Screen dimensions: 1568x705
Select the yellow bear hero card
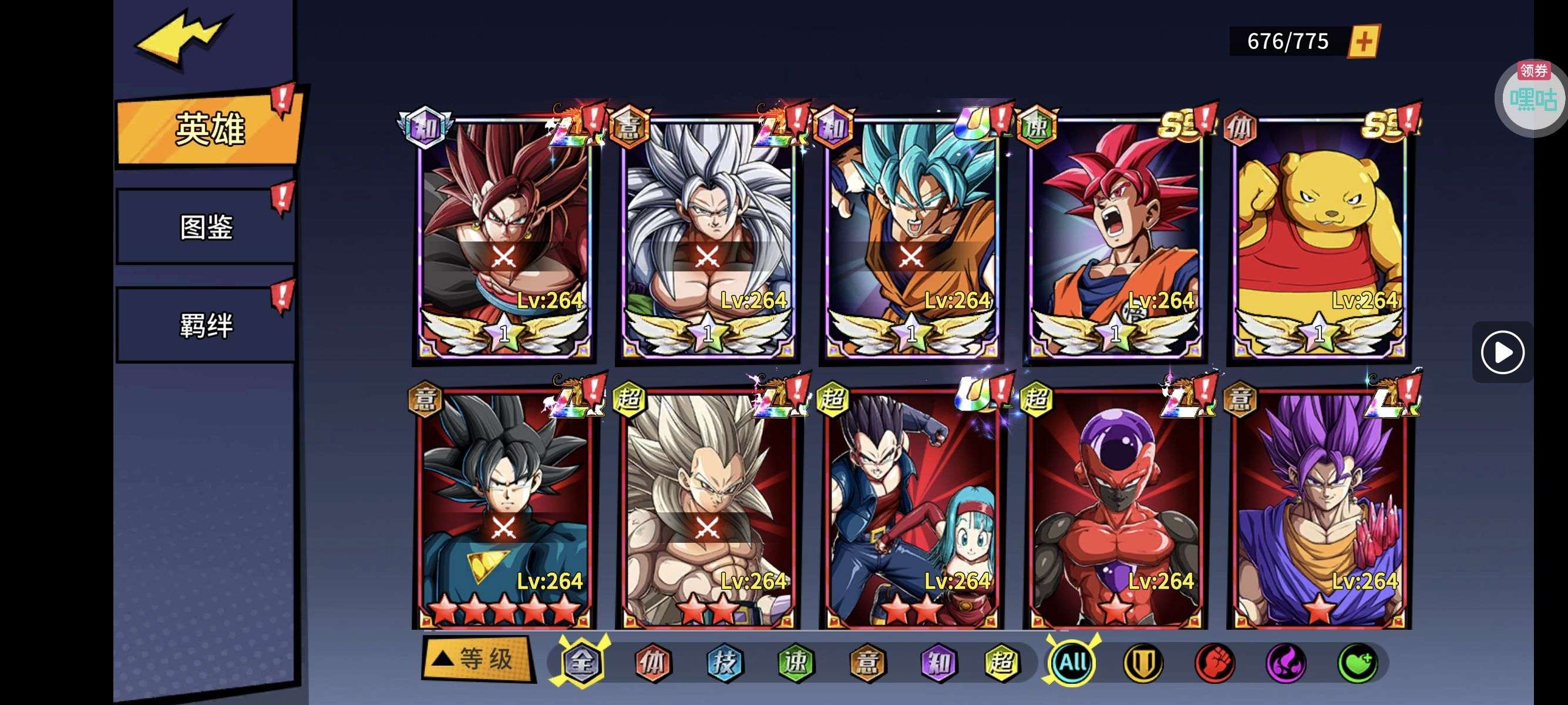click(1318, 237)
